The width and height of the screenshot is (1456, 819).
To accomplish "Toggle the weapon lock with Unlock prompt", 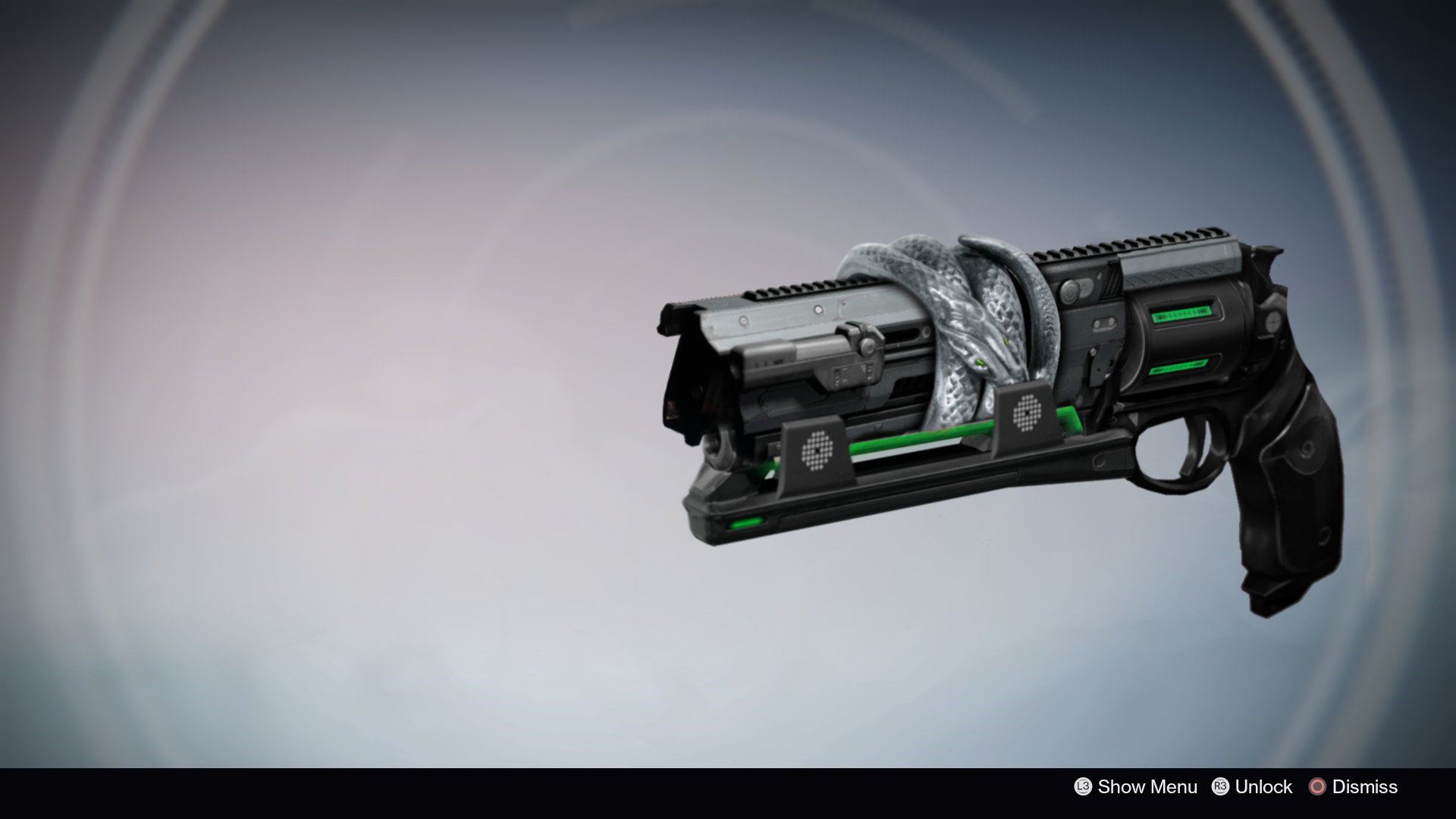I will pyautogui.click(x=1264, y=787).
